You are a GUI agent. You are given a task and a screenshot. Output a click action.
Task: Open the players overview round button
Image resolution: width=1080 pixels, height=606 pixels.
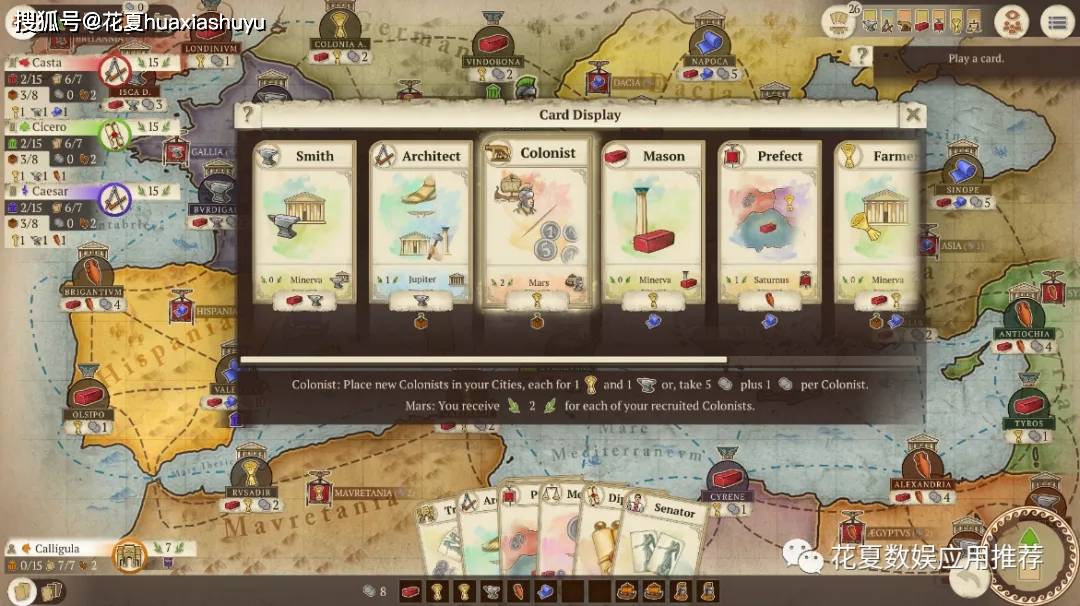[x=1012, y=22]
